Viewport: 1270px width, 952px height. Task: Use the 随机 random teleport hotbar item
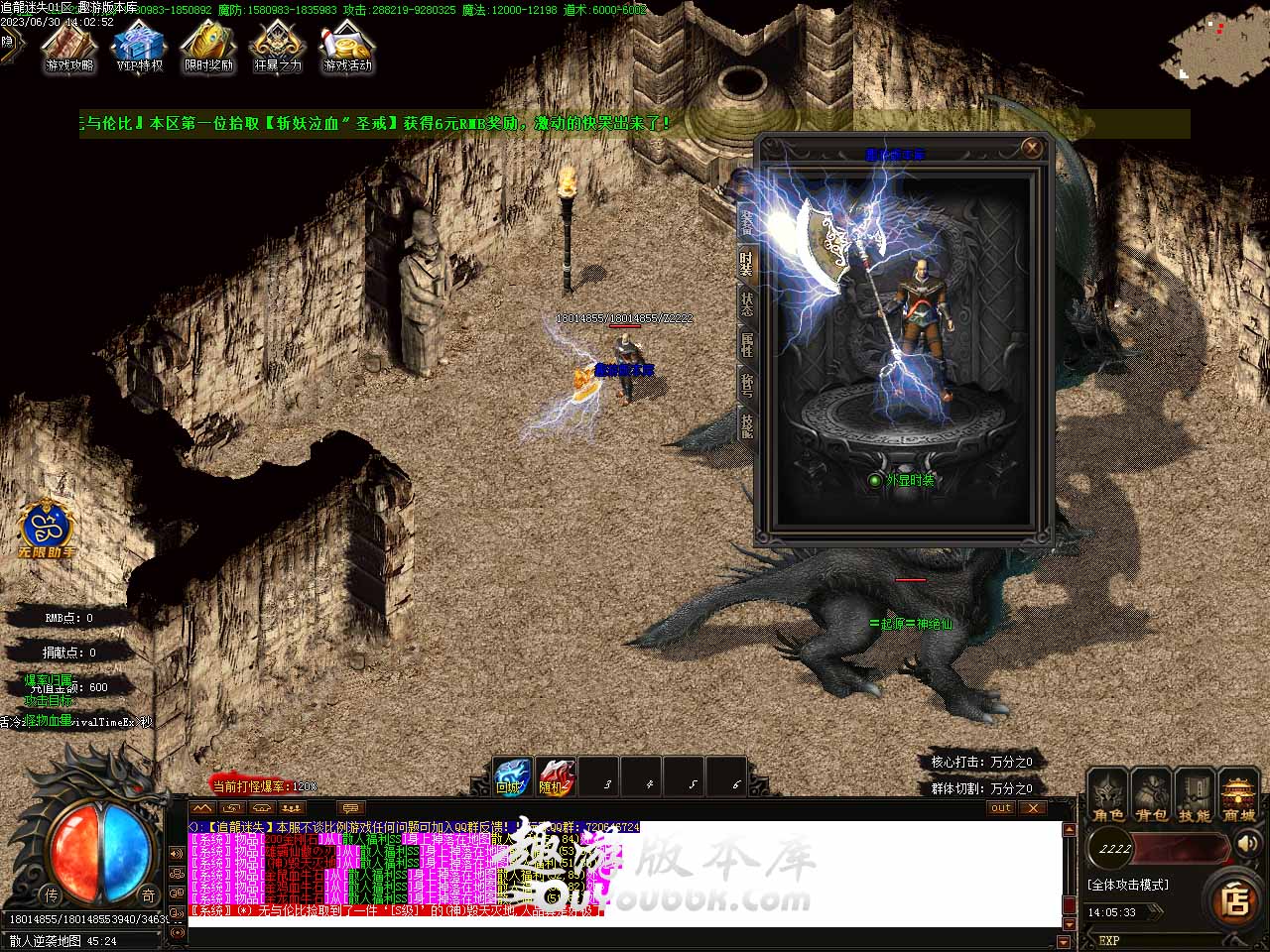click(555, 777)
